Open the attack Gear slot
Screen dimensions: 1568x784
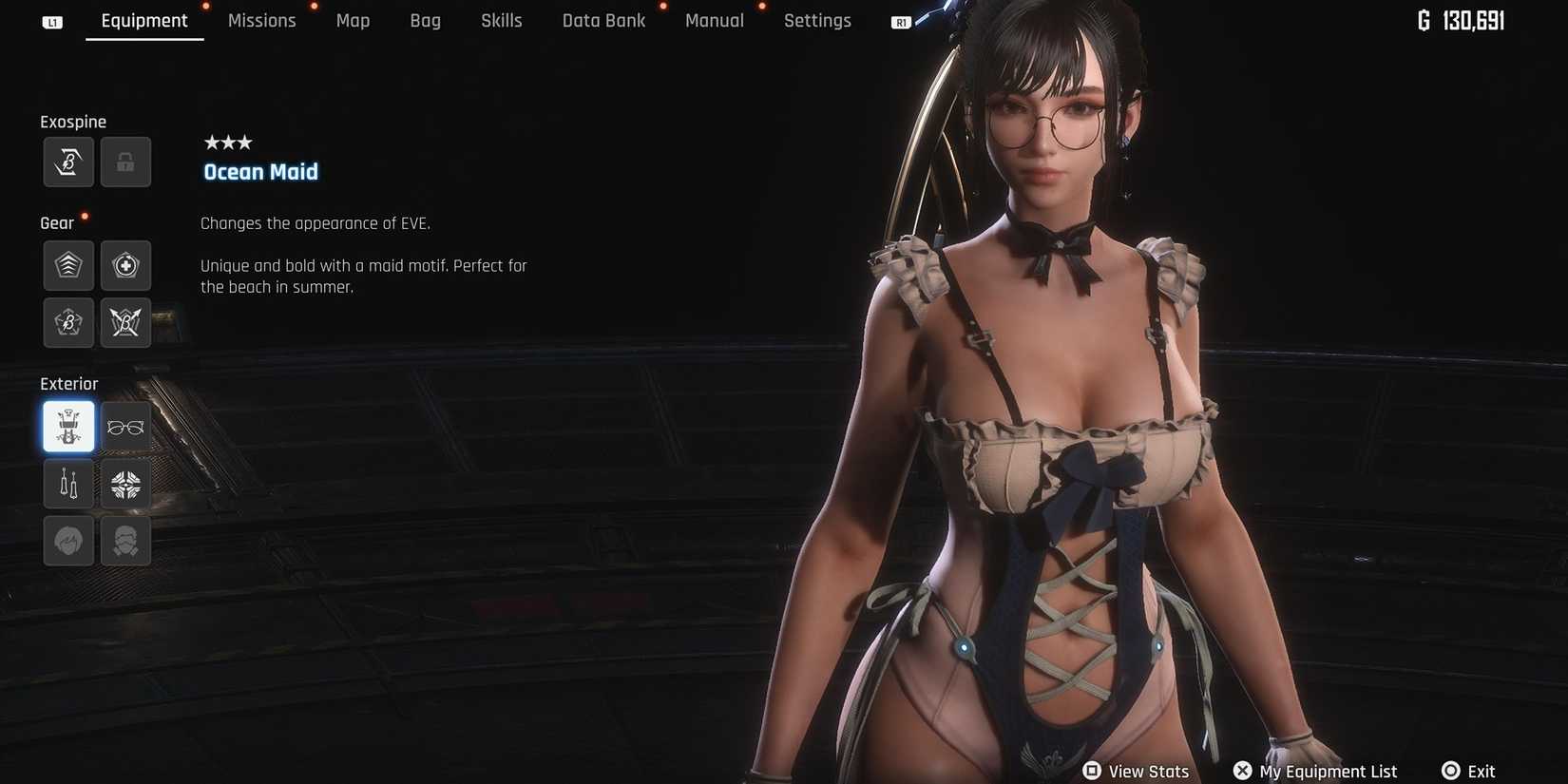click(68, 266)
